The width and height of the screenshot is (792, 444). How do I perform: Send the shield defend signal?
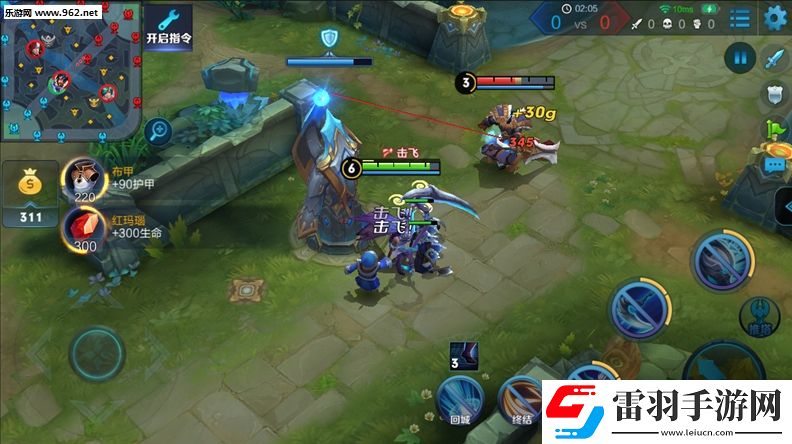tap(775, 94)
